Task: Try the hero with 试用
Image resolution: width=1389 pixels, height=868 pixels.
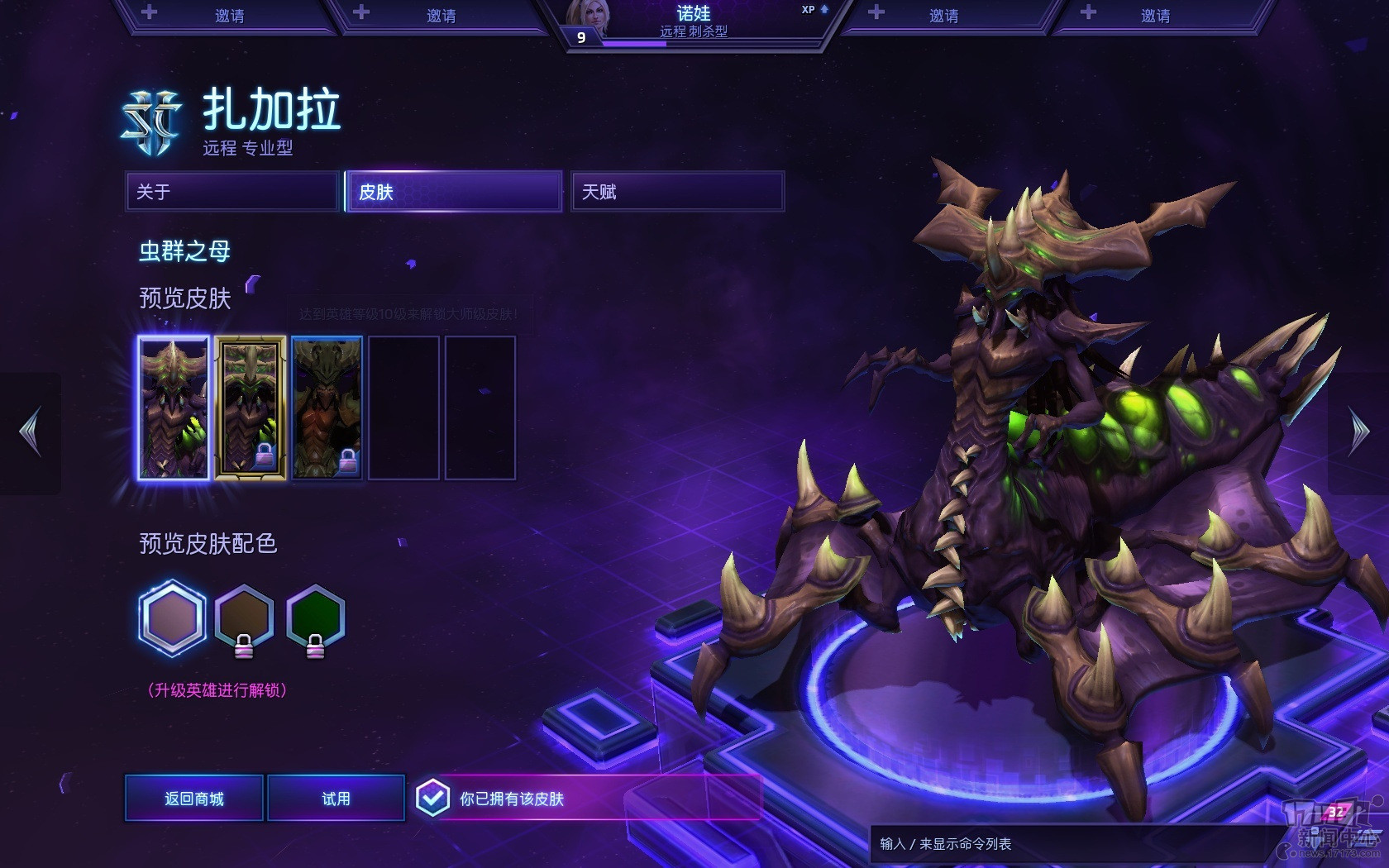Action: coord(336,799)
